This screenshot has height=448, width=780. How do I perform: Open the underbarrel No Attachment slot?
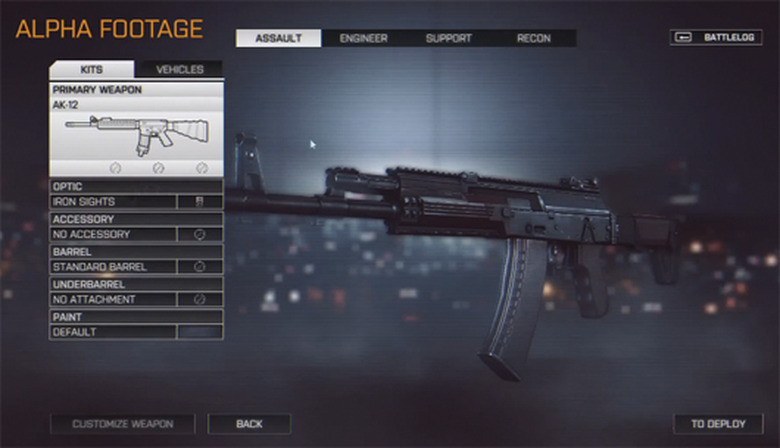coord(136,299)
